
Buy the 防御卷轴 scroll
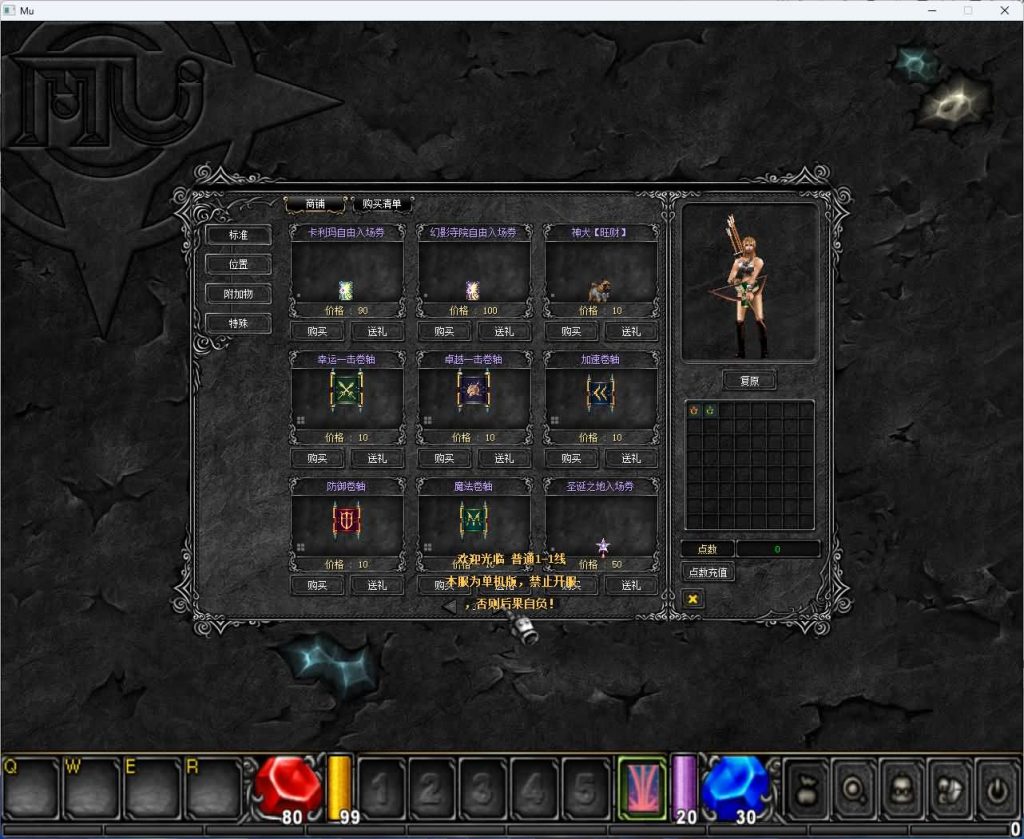coord(317,585)
